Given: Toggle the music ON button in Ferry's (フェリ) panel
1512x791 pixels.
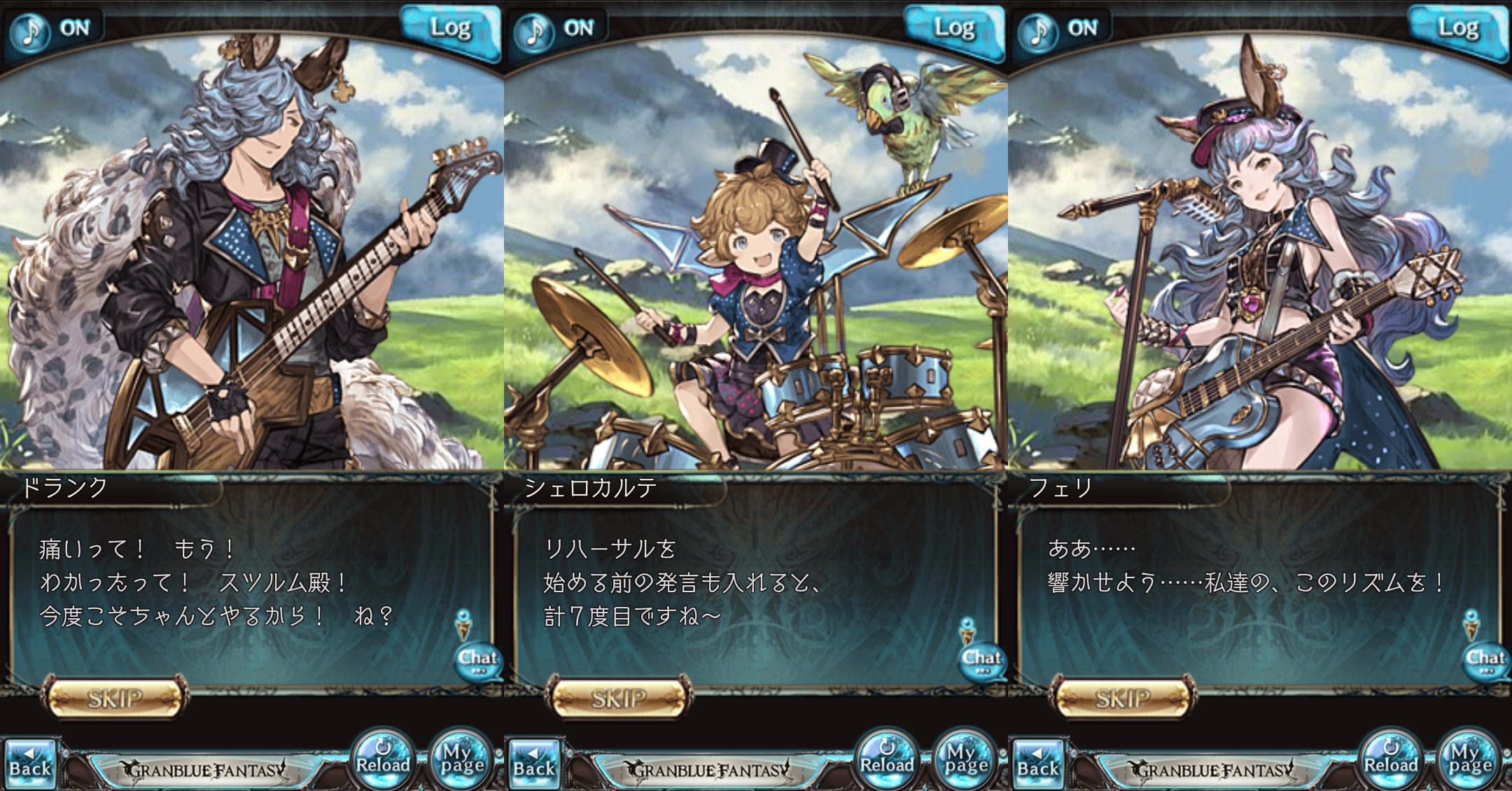Looking at the screenshot, I should [1061, 29].
